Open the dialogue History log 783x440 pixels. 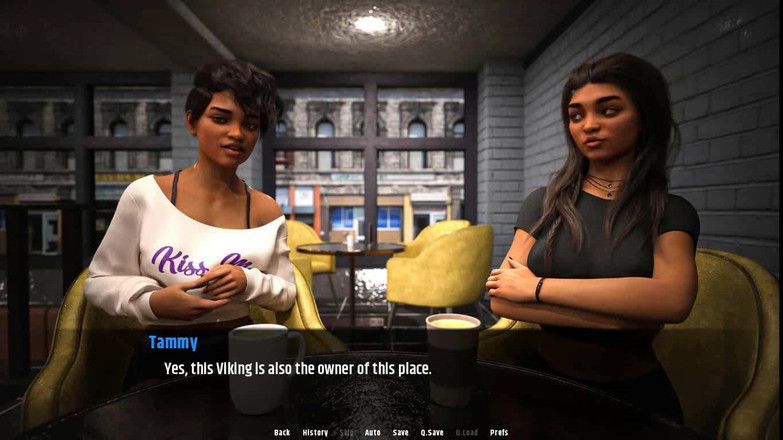click(x=315, y=433)
